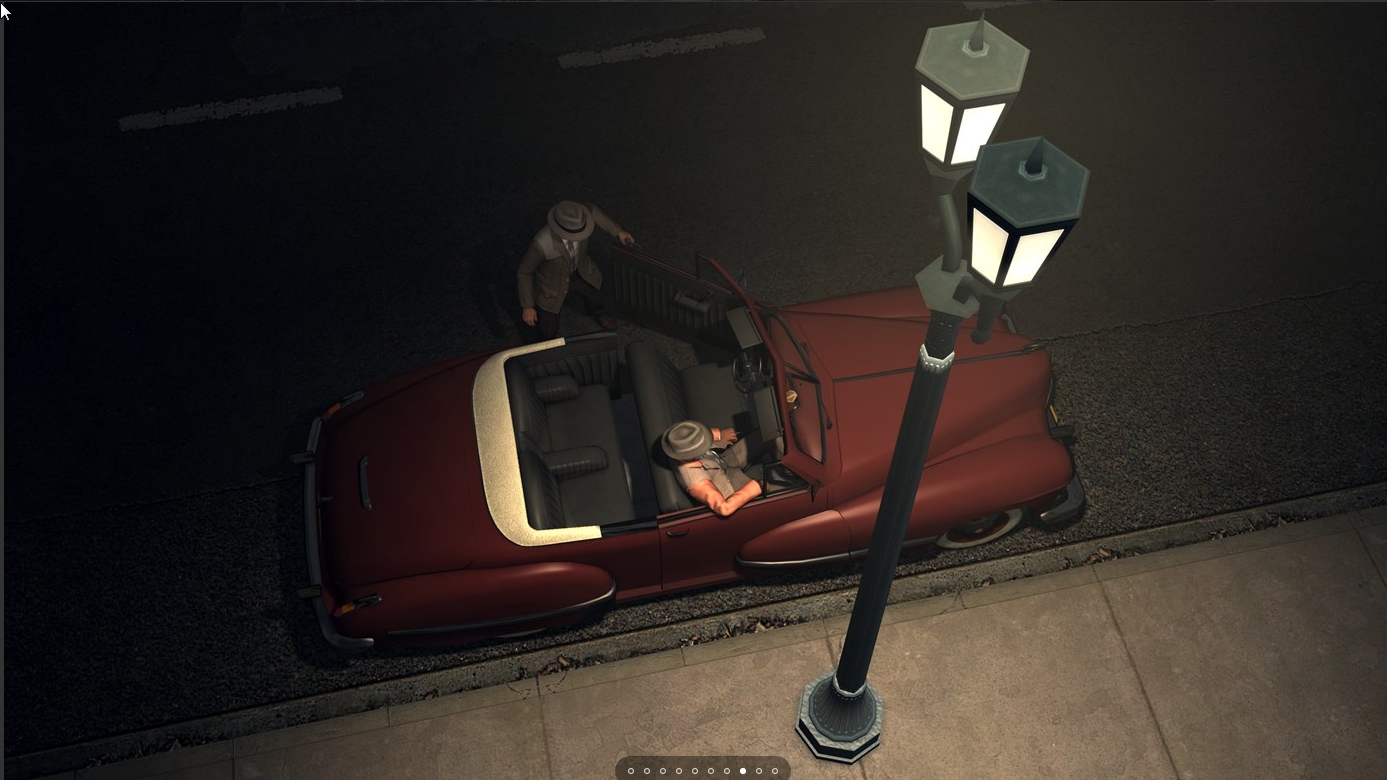Select the last pagination dot
1387x780 pixels.
click(x=775, y=771)
